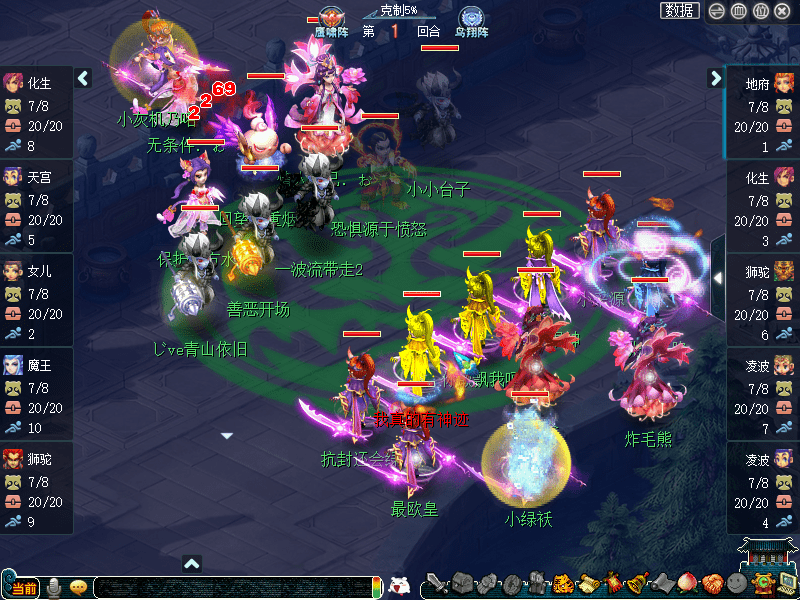Viewport: 800px width, 600px height.
Task: Open the sword attack icon in toolbar
Action: point(437,583)
